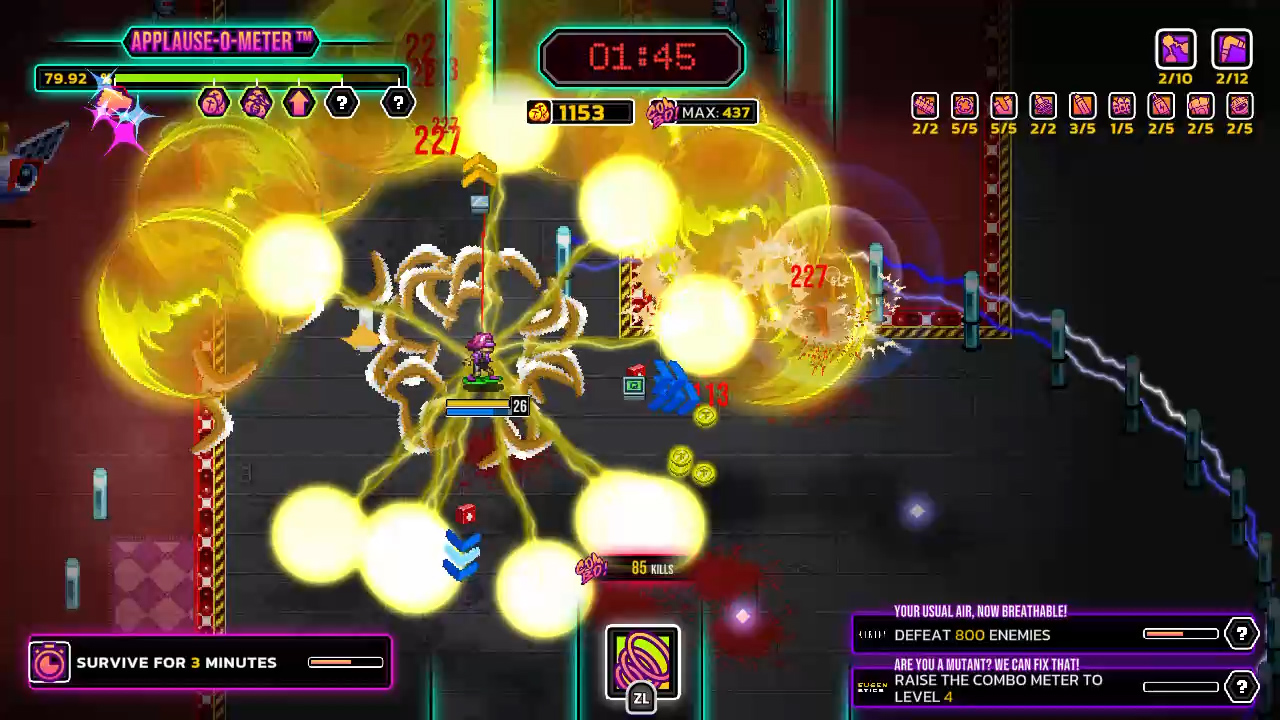Switch to the Eugen Stick quest tab
Screen dimensions: 1280x720
869,687
